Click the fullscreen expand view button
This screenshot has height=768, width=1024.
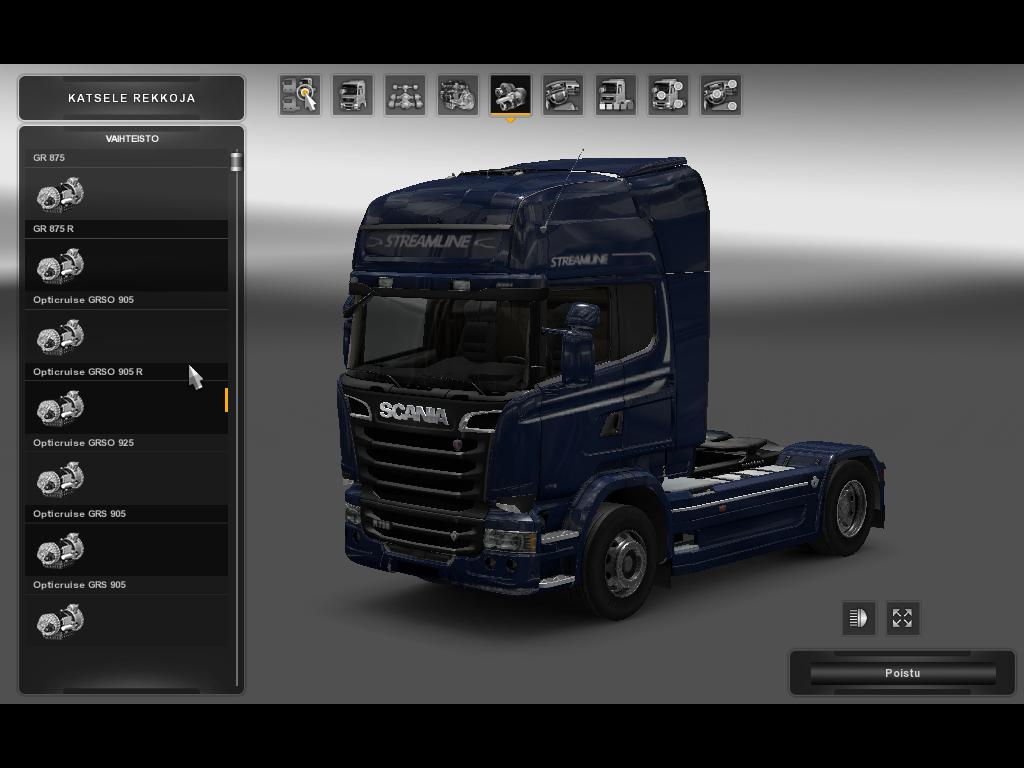pos(902,618)
